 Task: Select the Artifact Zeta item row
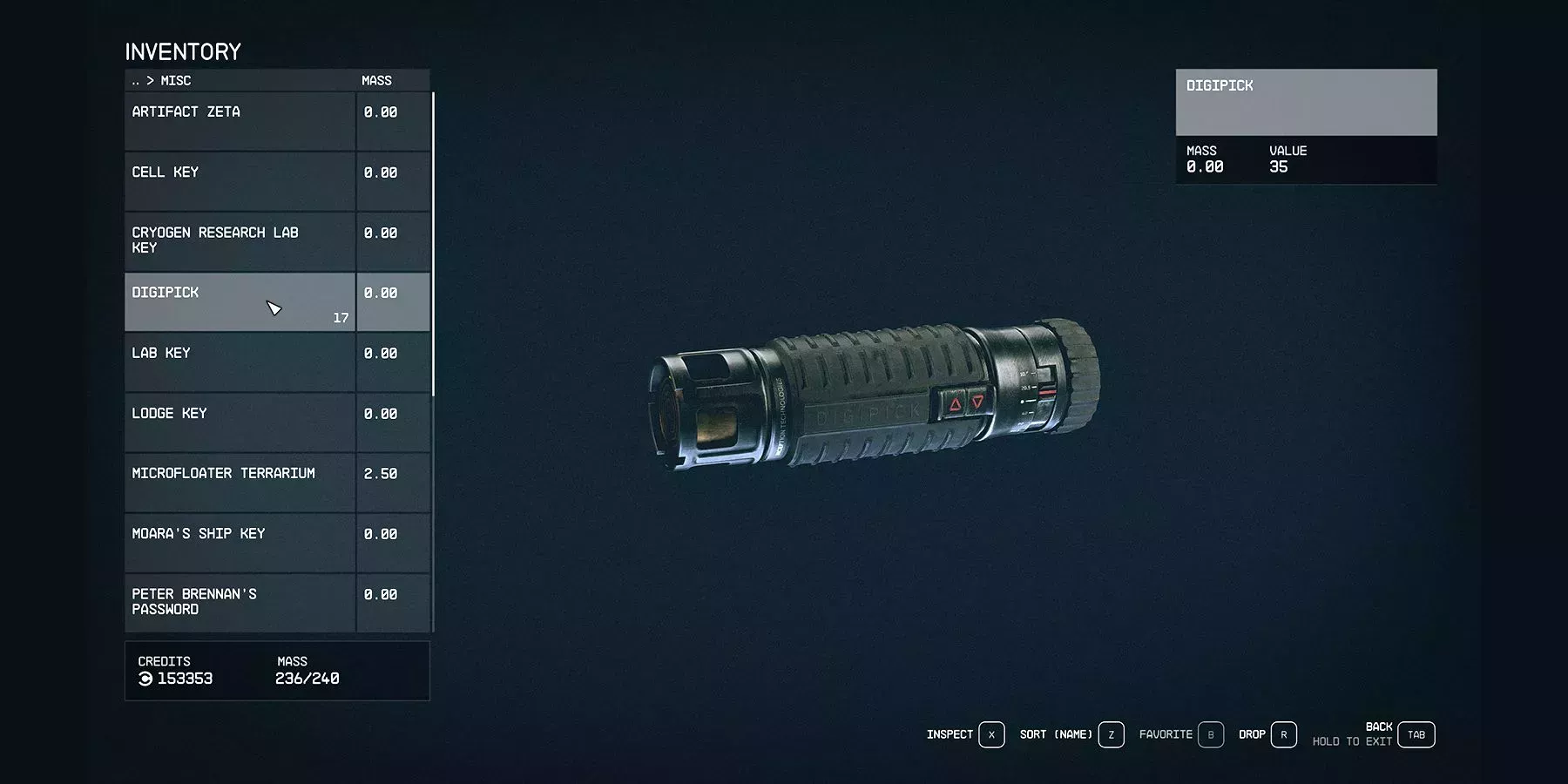coord(240,121)
